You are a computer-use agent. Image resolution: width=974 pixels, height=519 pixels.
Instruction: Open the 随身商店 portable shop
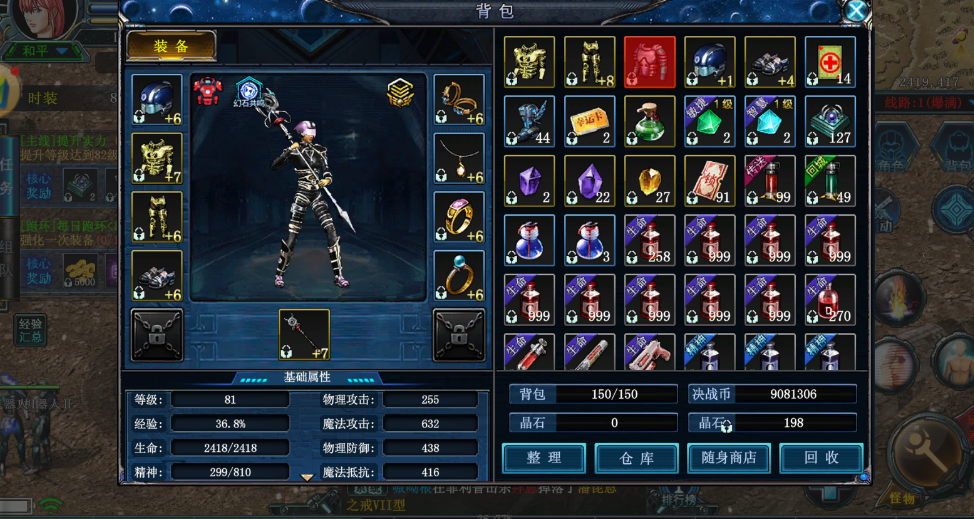pyautogui.click(x=728, y=458)
